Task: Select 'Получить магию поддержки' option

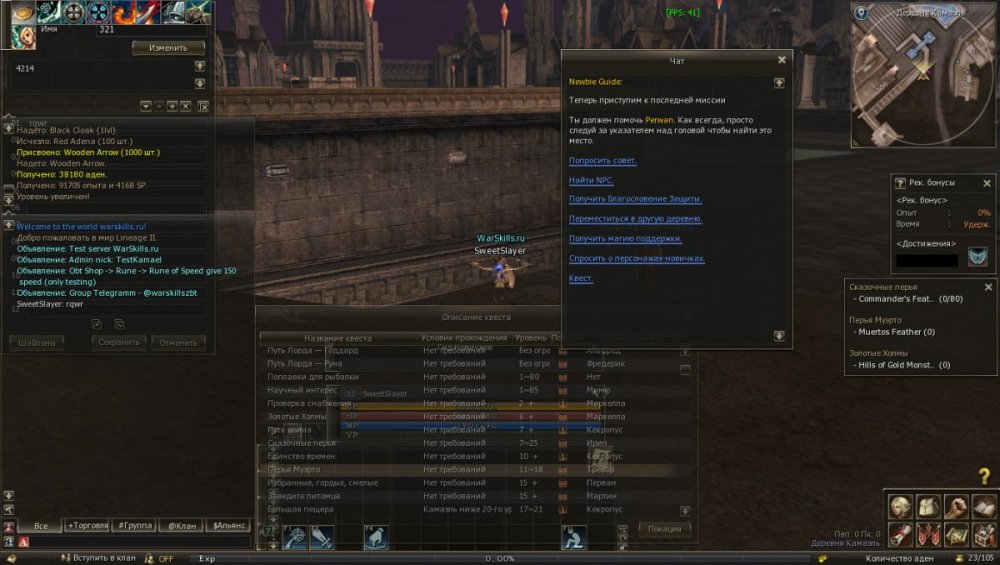Action: [x=625, y=239]
